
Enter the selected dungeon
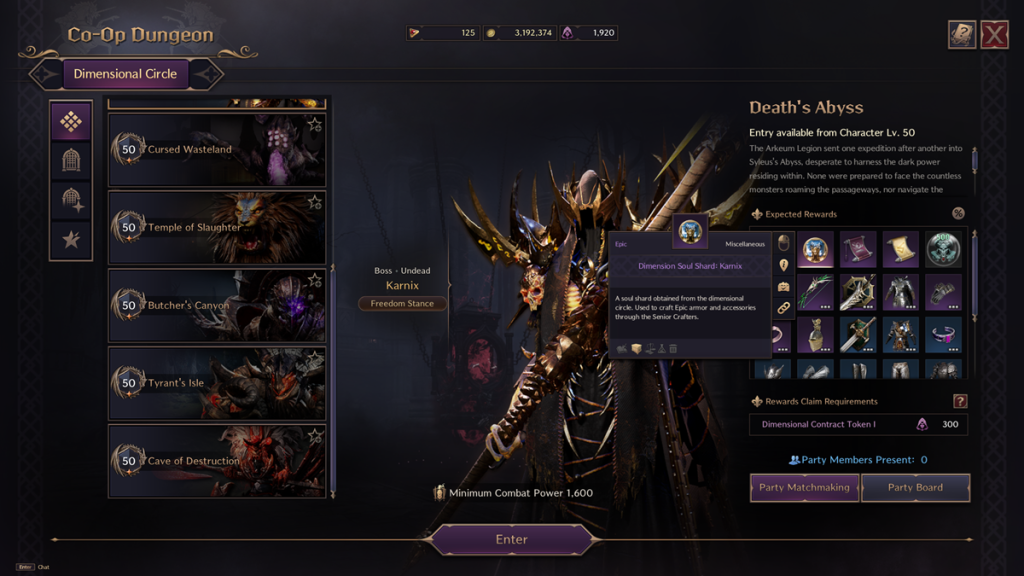(x=511, y=539)
